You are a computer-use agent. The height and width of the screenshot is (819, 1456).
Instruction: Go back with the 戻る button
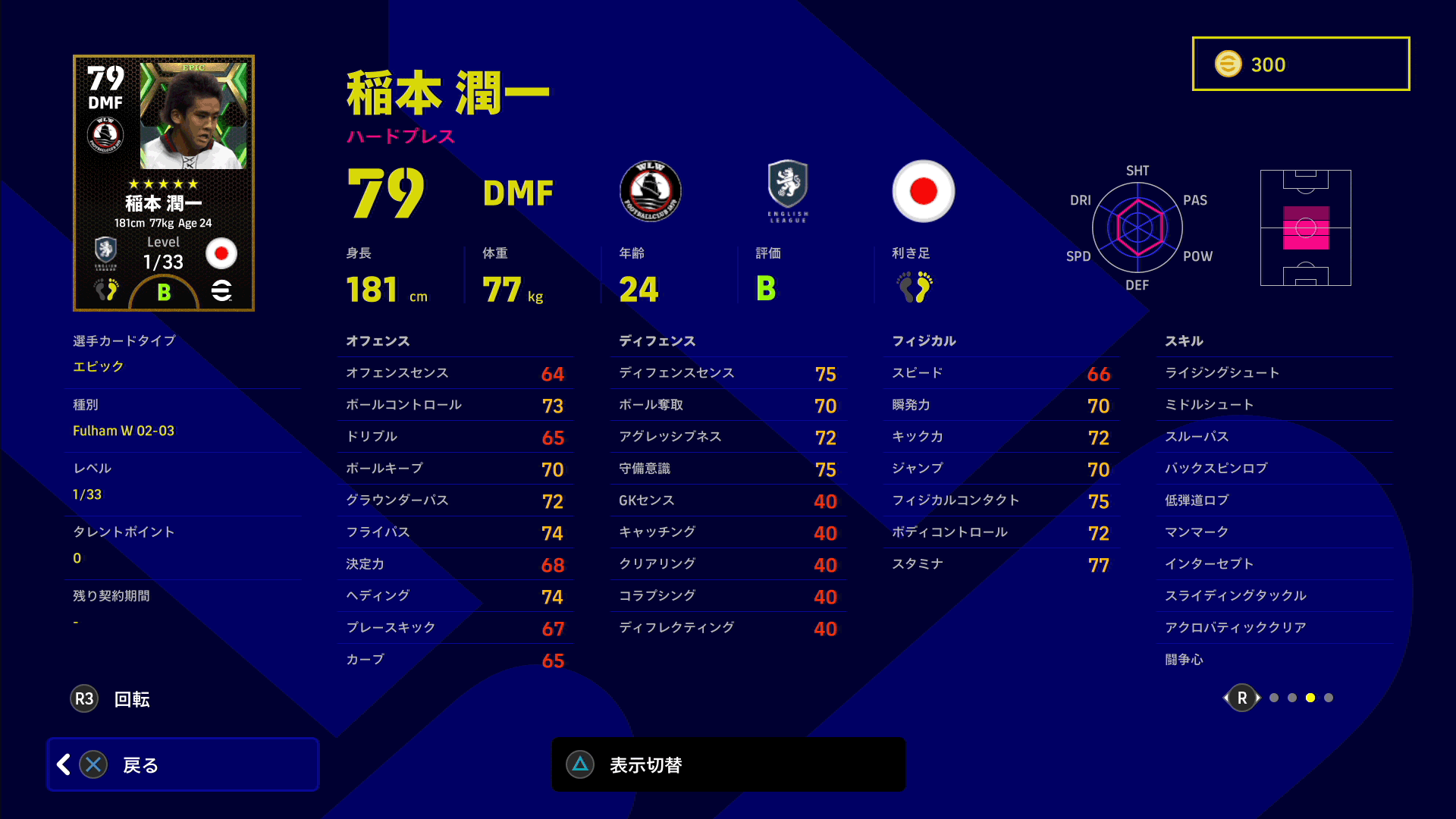point(182,764)
